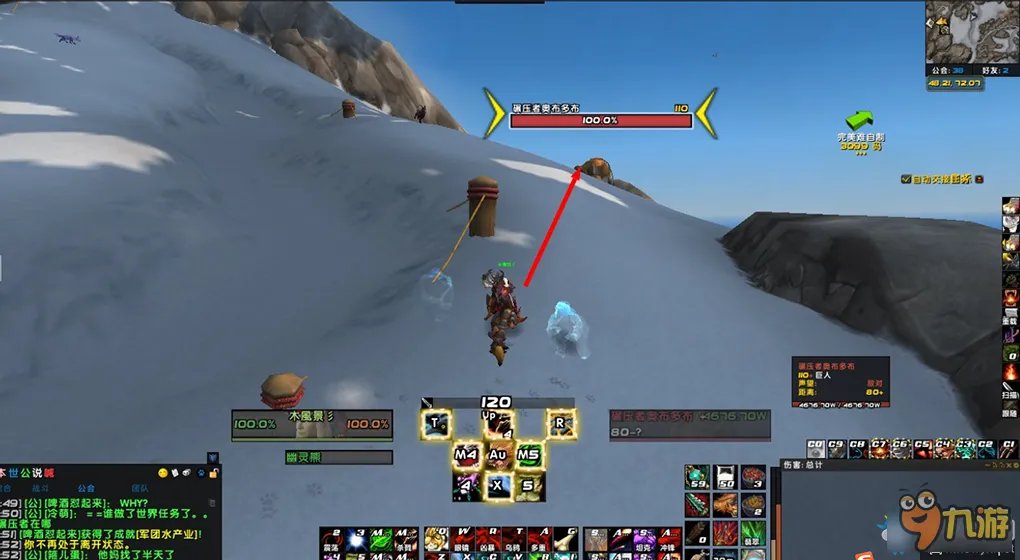1020x560 pixels.
Task: Activate the ability bound to T
Action: pos(437,423)
